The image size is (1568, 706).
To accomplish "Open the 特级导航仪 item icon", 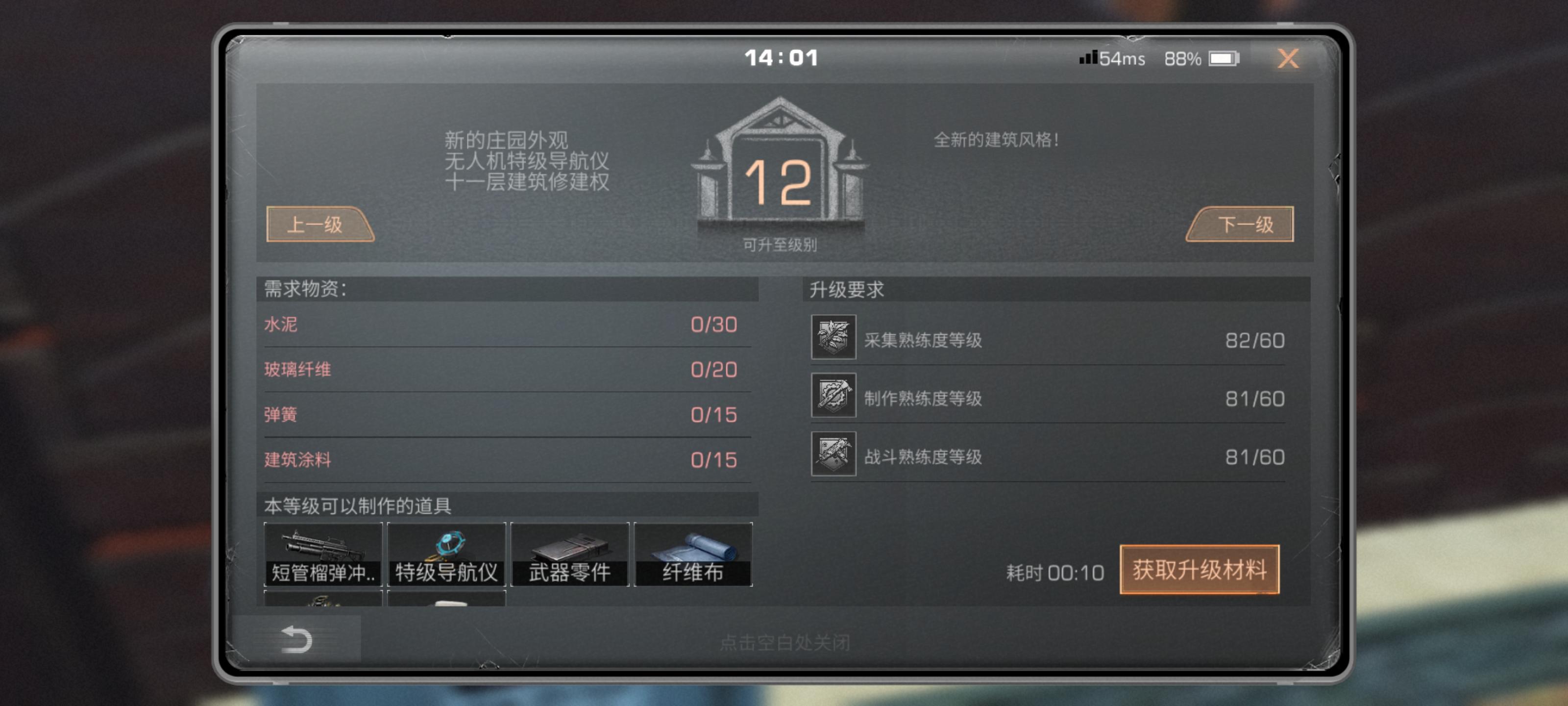I will 447,553.
